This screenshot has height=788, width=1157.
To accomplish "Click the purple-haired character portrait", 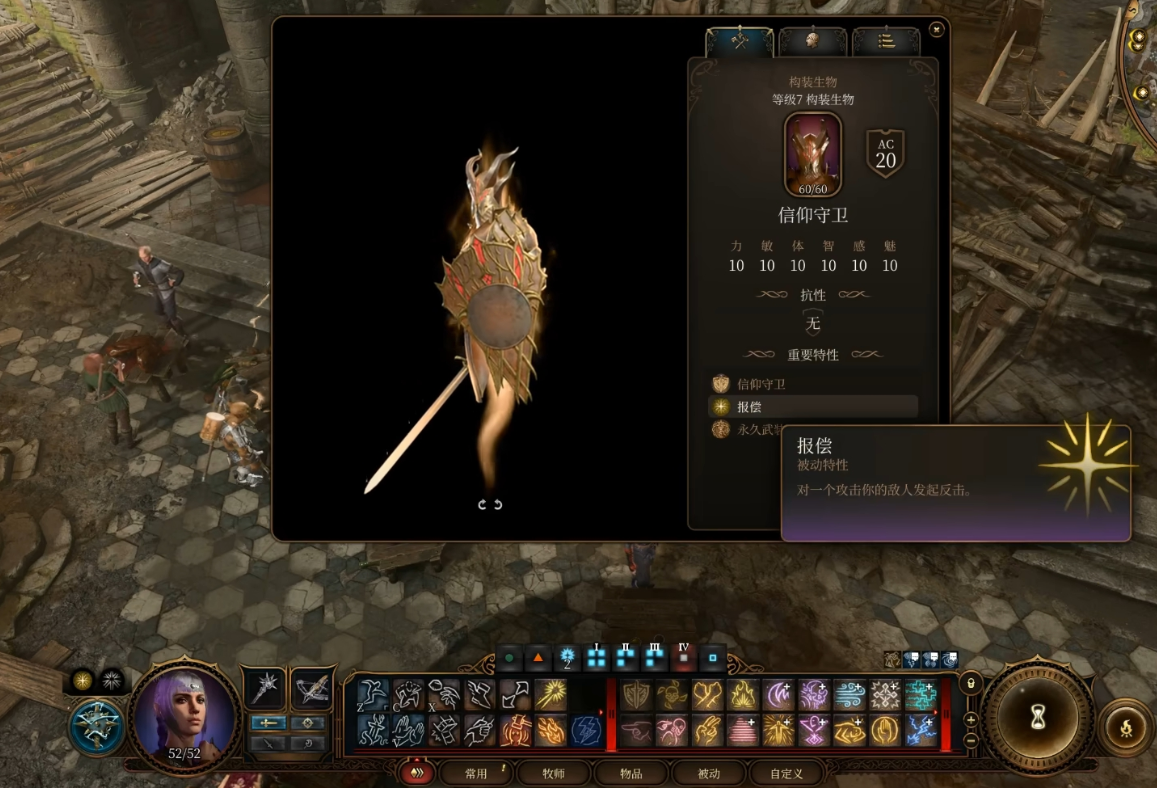I will (x=184, y=714).
